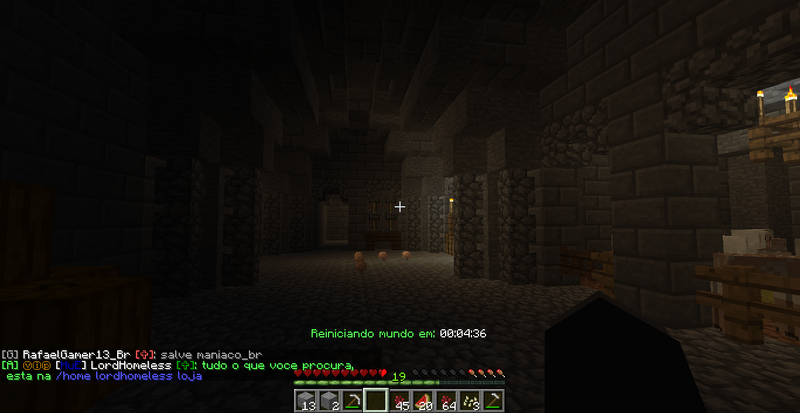Select the stone stack of 13
The width and height of the screenshot is (800, 413).
[307, 401]
